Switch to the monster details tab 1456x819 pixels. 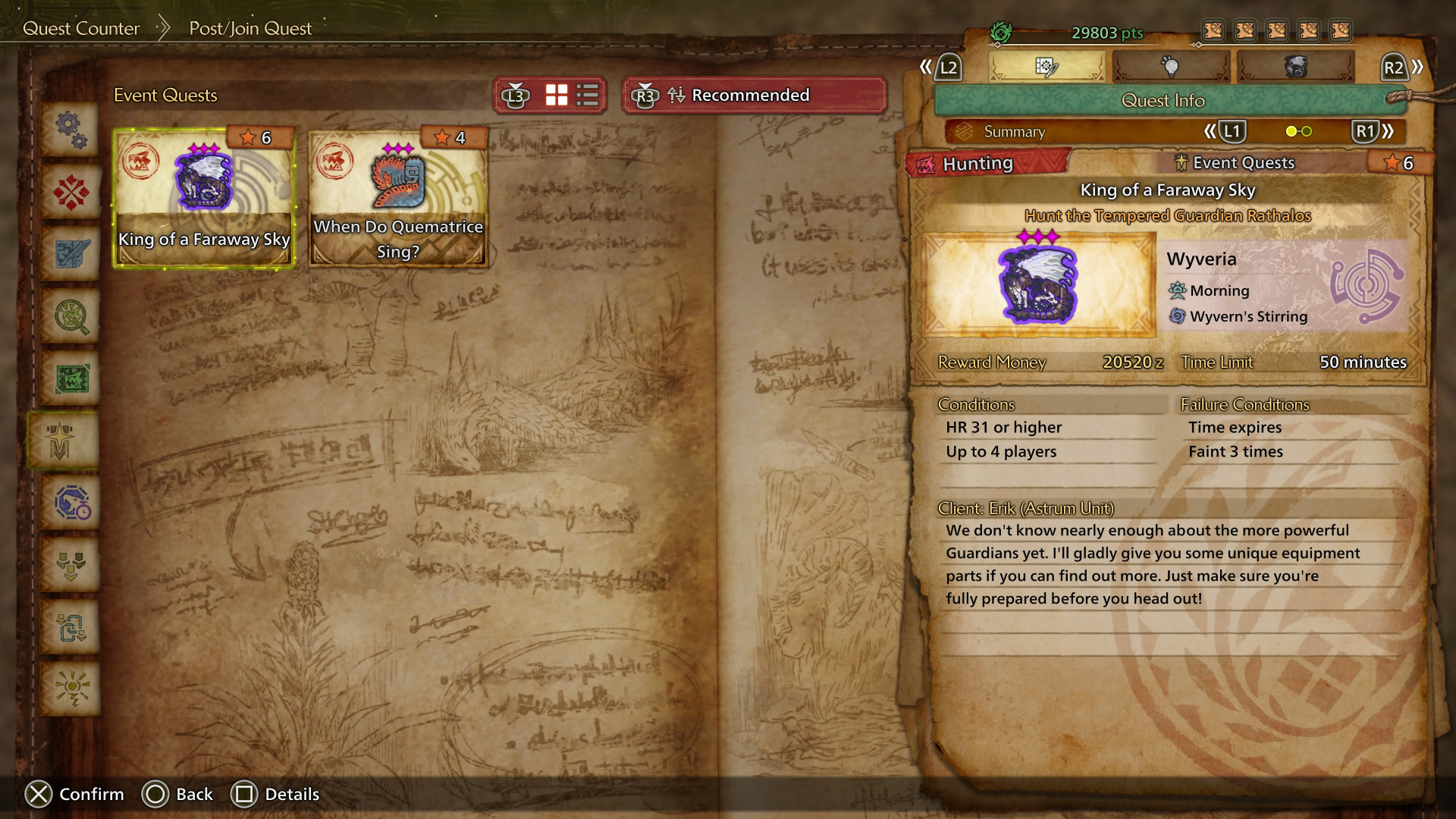(1295, 67)
